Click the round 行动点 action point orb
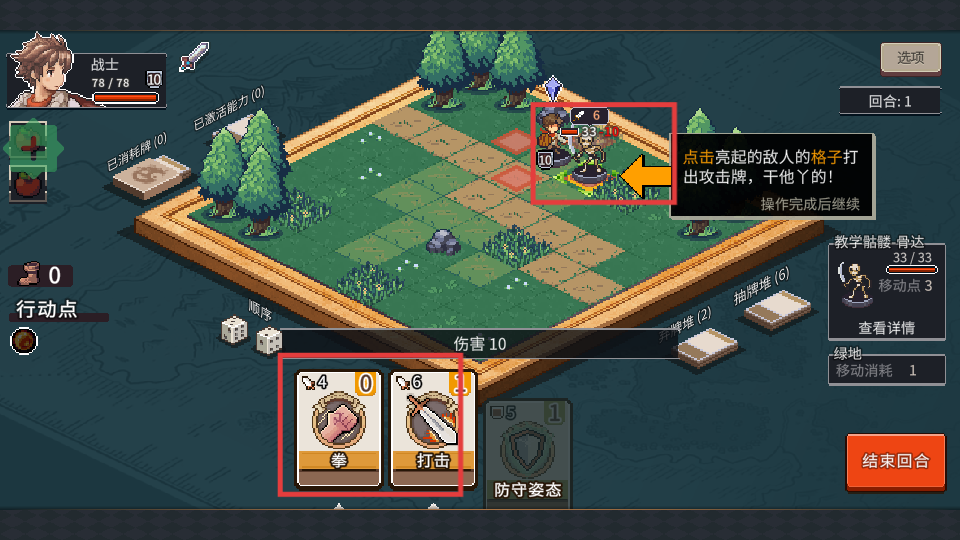The height and width of the screenshot is (540, 960). coord(23,341)
